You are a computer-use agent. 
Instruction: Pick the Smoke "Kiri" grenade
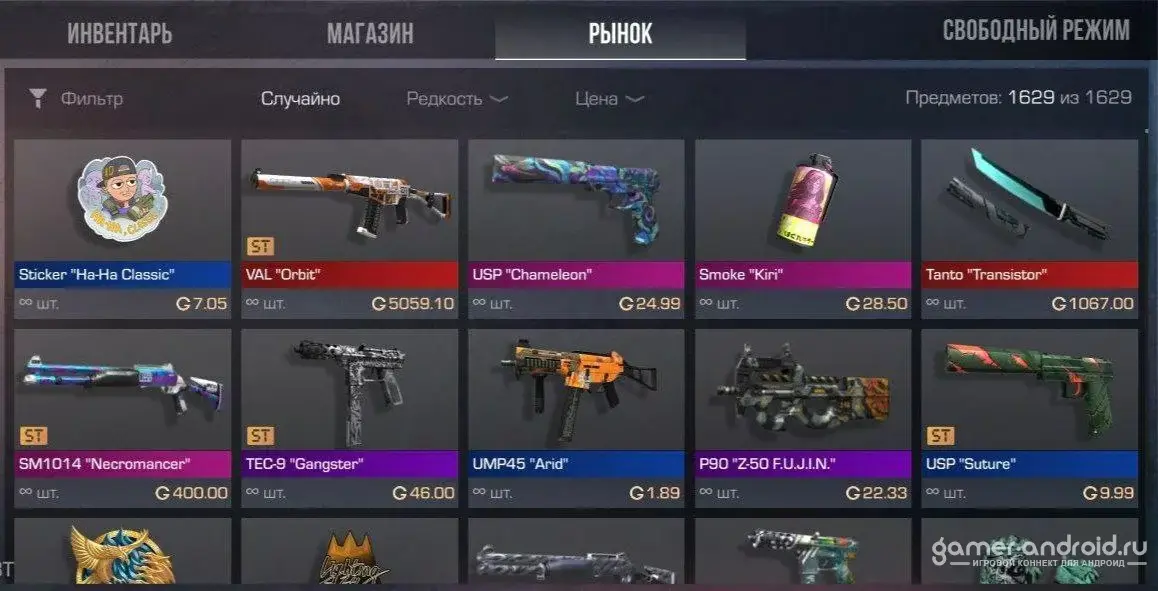pyautogui.click(x=803, y=228)
